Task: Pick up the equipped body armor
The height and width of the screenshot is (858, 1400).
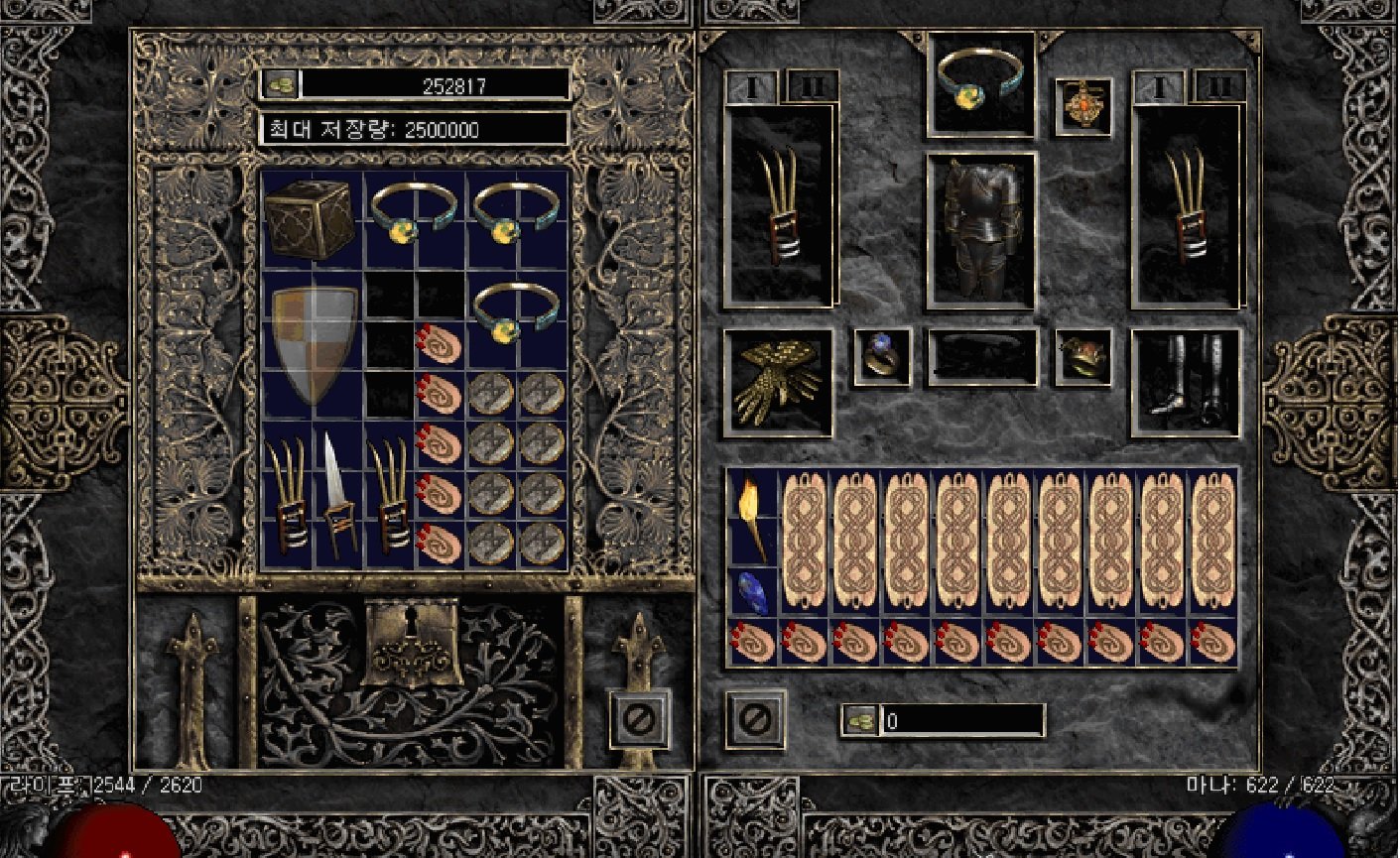Action: pyautogui.click(x=980, y=230)
